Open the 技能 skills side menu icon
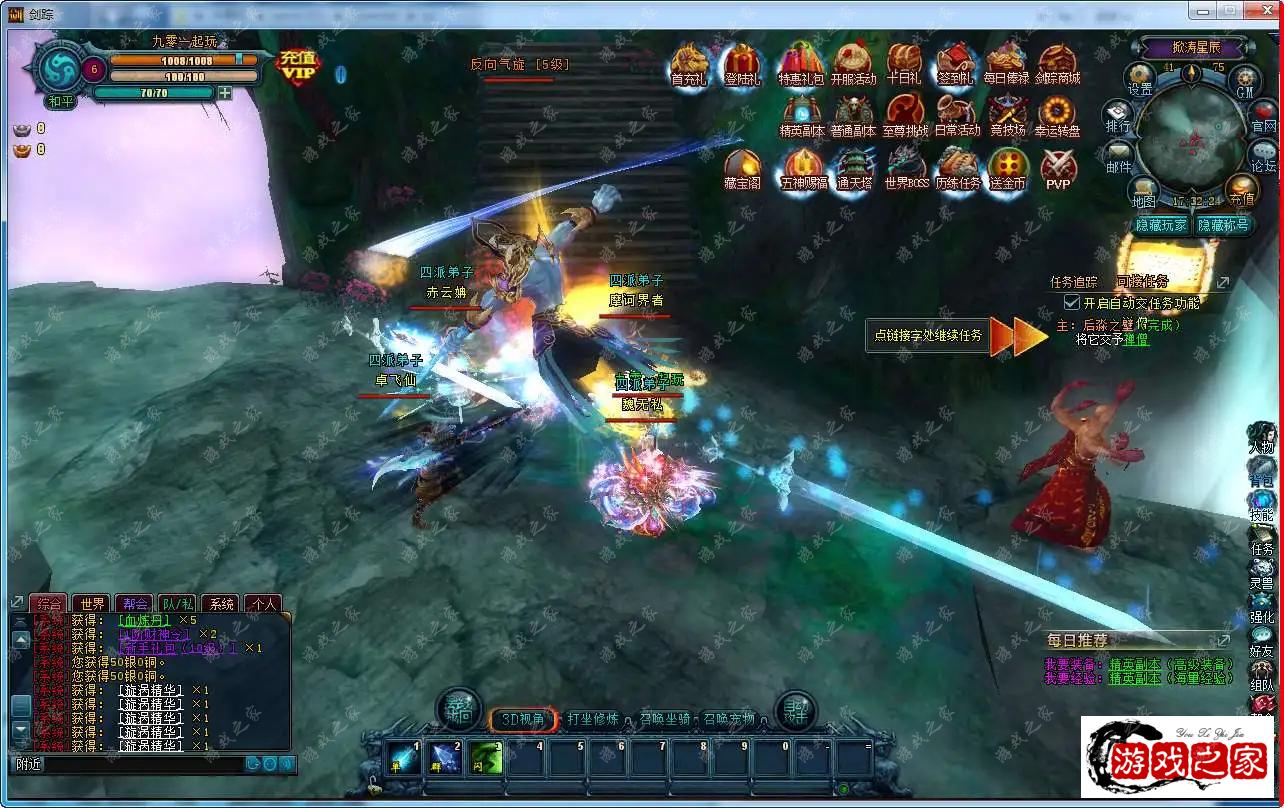Viewport: 1284px width, 808px height. coord(1262,506)
